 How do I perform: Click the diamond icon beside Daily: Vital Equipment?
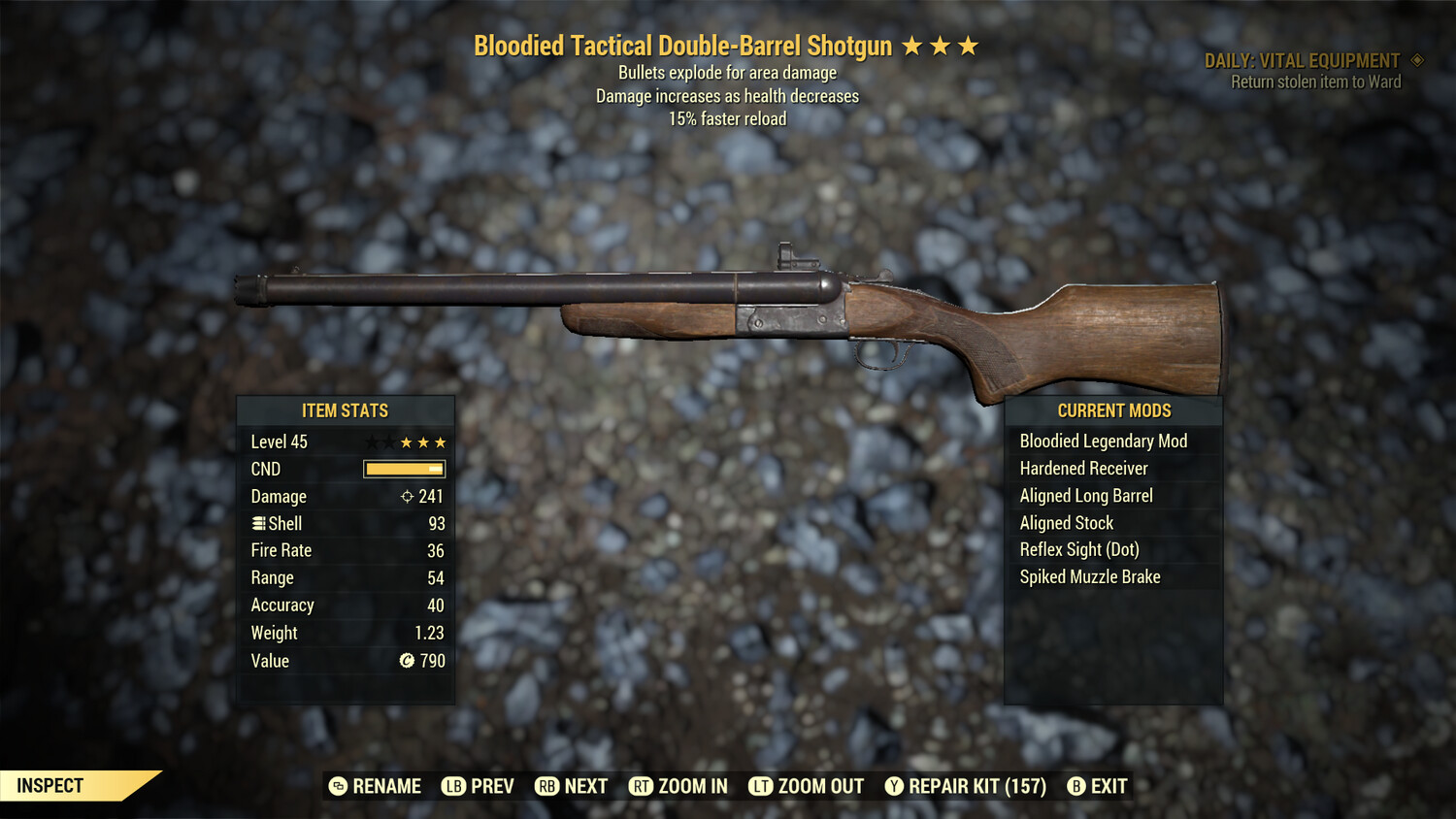[1413, 59]
